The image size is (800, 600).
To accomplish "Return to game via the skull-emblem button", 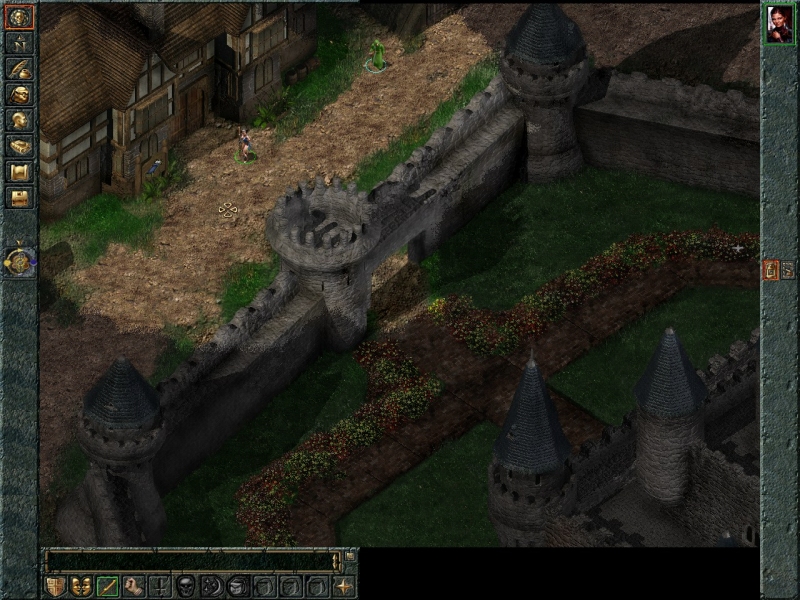I will 19,17.
